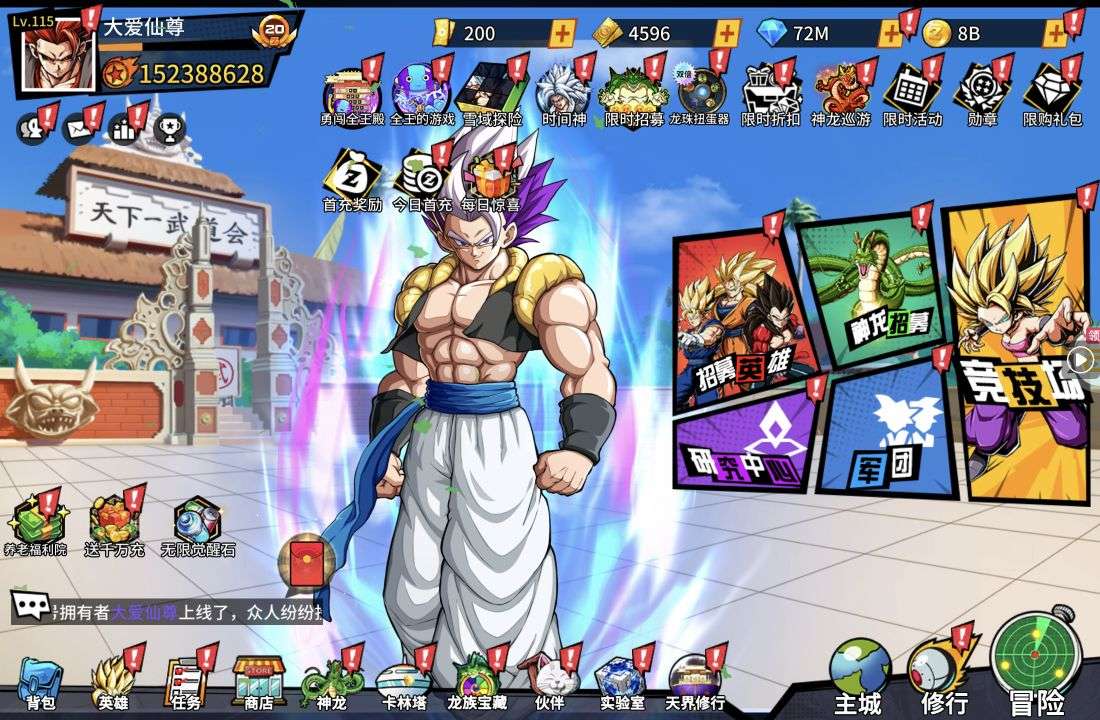Open the mail envelope icon
This screenshot has height=720, width=1100.
click(78, 129)
